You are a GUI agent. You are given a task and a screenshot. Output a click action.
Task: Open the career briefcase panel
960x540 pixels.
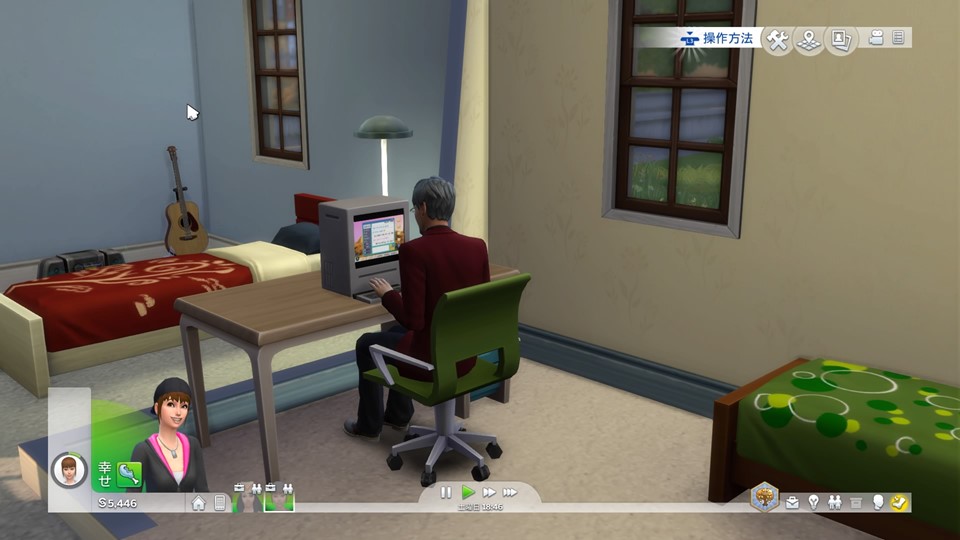click(792, 503)
